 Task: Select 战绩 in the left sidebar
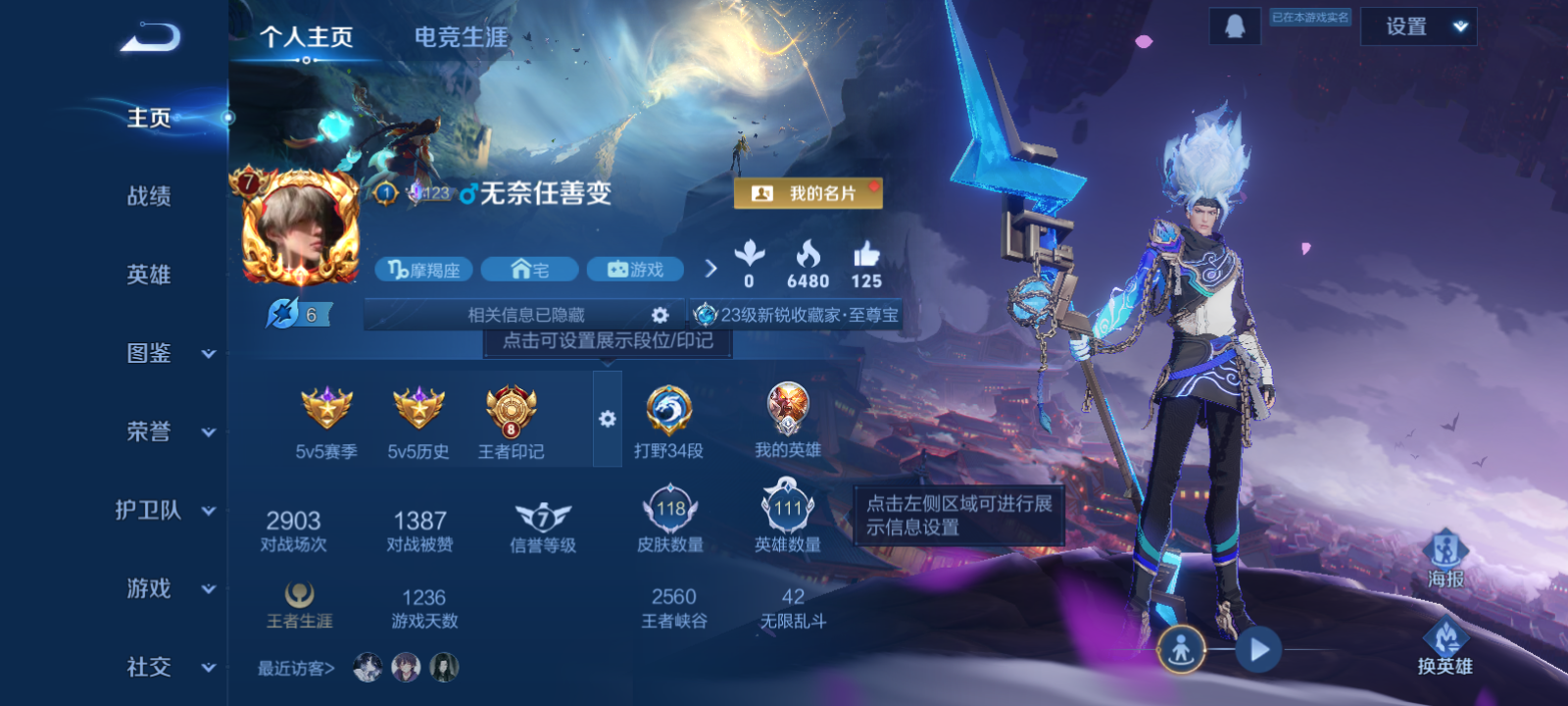tap(147, 197)
